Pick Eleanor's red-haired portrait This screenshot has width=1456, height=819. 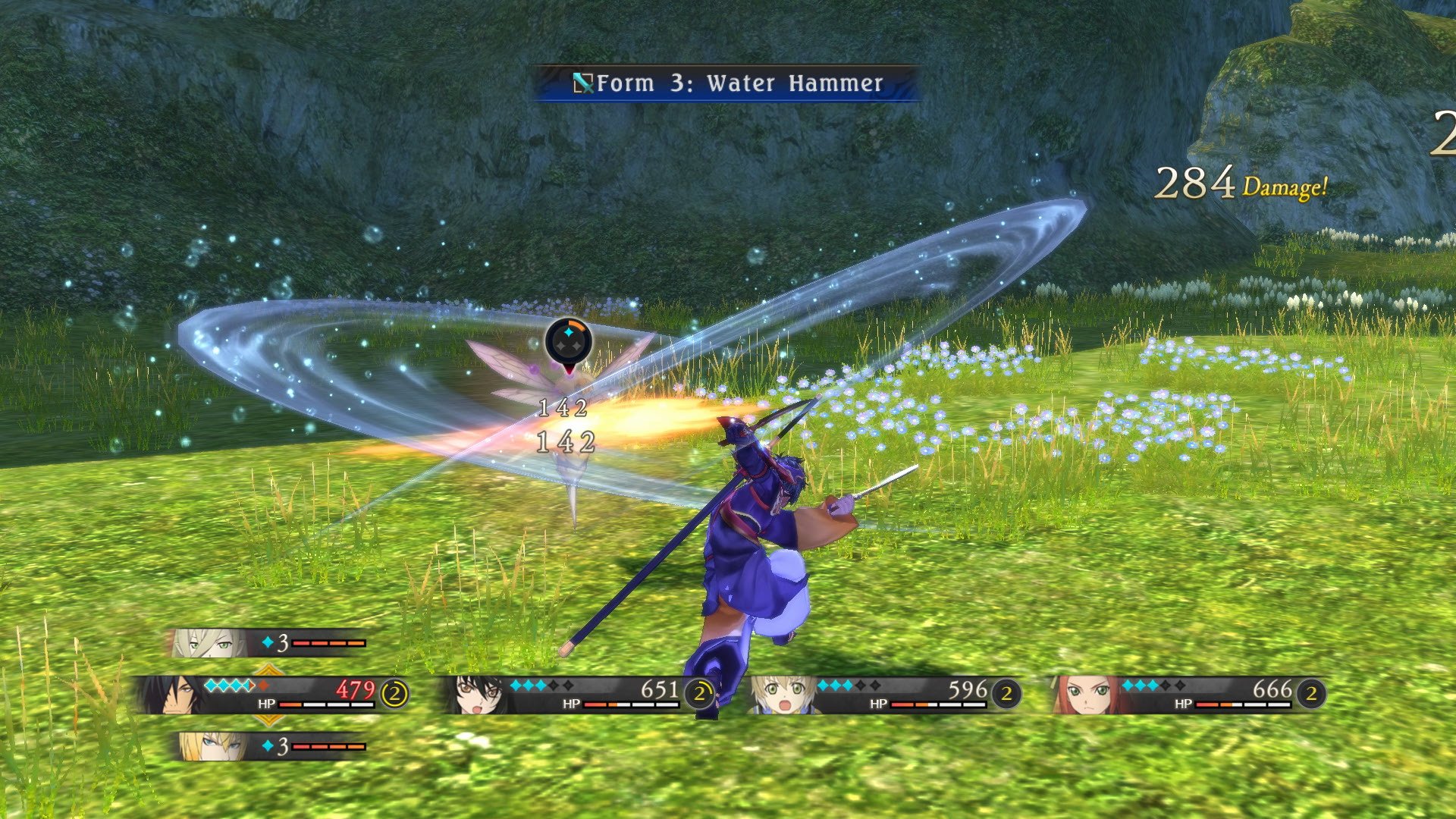[x=1084, y=695]
